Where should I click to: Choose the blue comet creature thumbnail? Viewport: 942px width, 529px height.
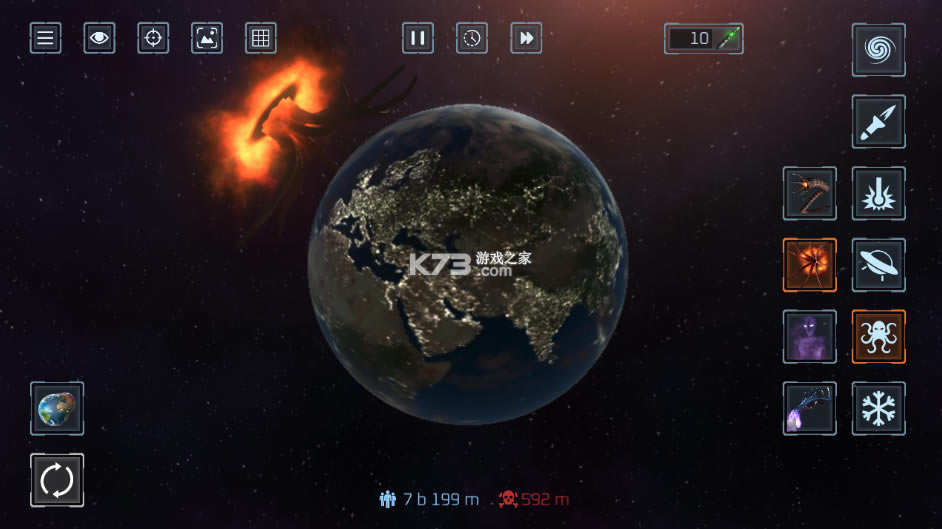[810, 408]
